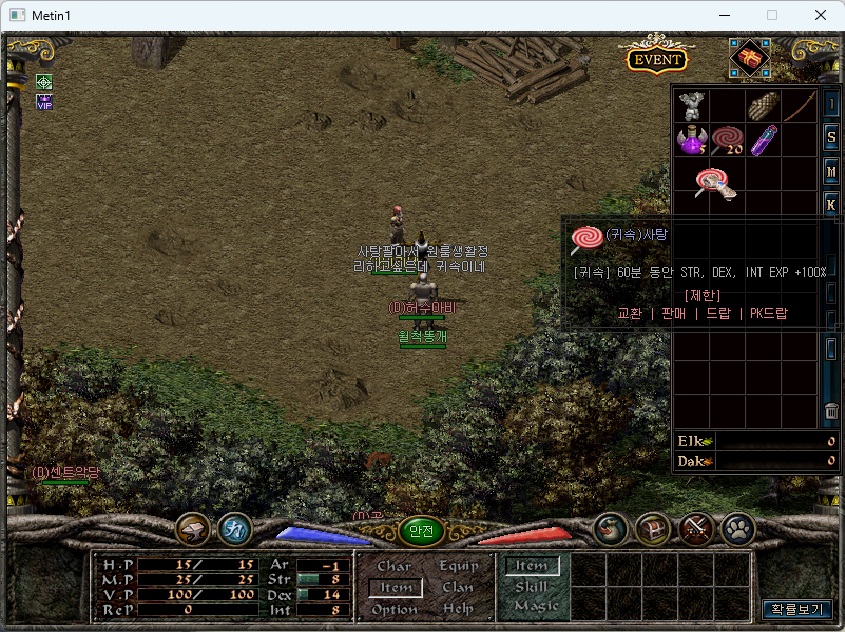Open the Option menu
The width and height of the screenshot is (845, 632).
(x=394, y=608)
